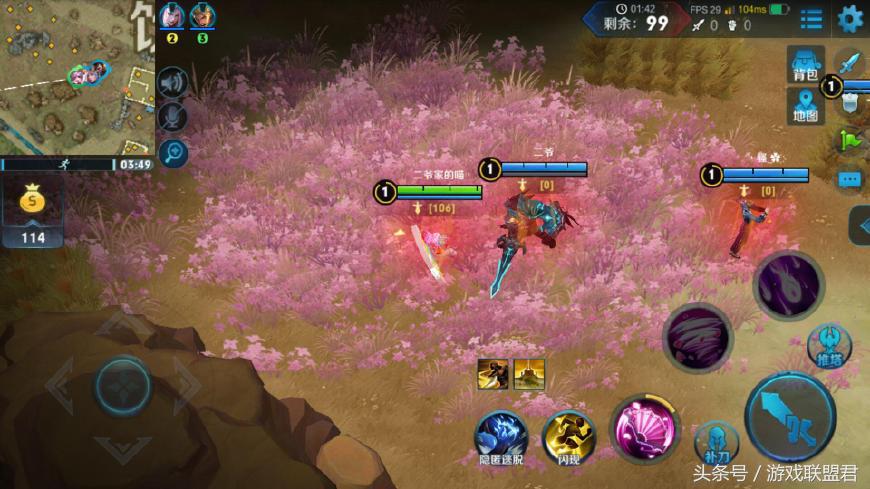Toggle the muted microphone icon
The image size is (870, 489).
[x=173, y=117]
